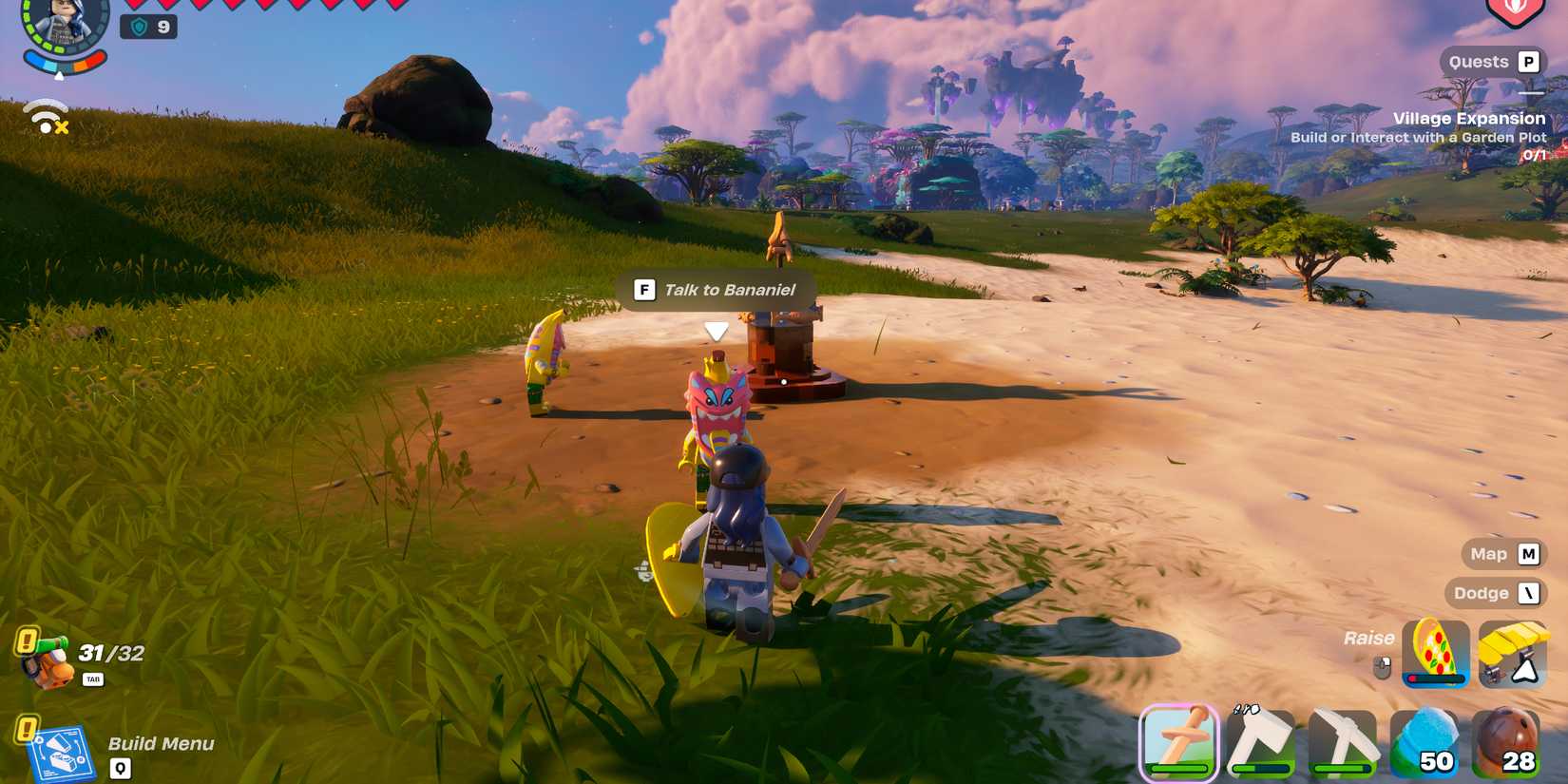Click the Build Menu label
Viewport: 1568px width, 784px height.
coord(158,744)
